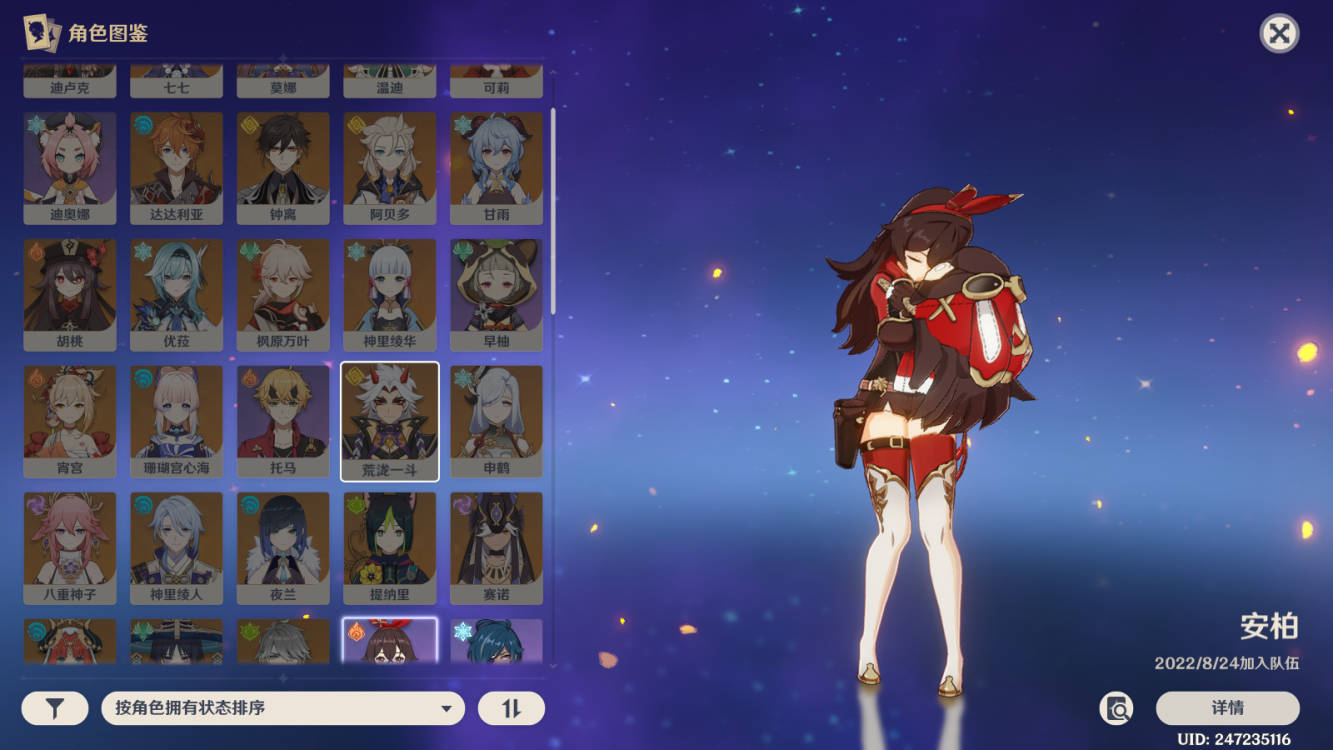The width and height of the screenshot is (1333, 750).
Task: Pick the 枫原万叶 character card
Action: pos(283,294)
